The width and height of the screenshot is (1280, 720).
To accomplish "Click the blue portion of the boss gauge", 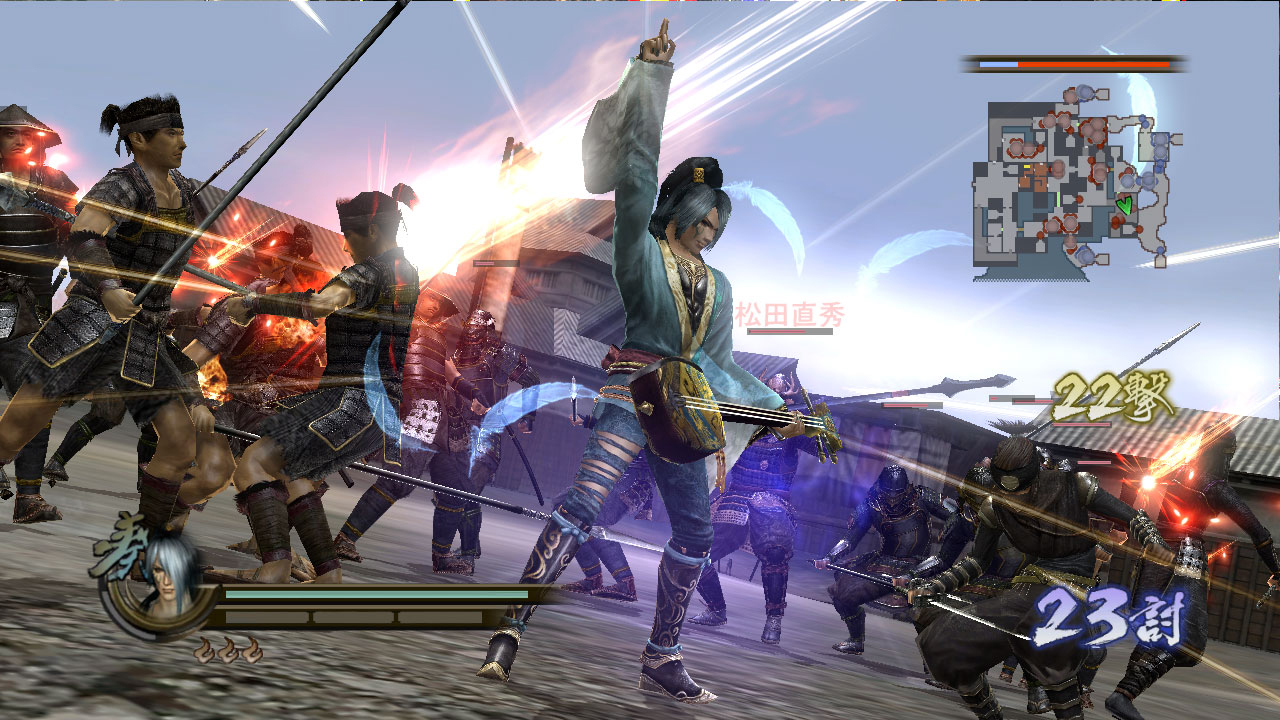I will pyautogui.click(x=998, y=65).
